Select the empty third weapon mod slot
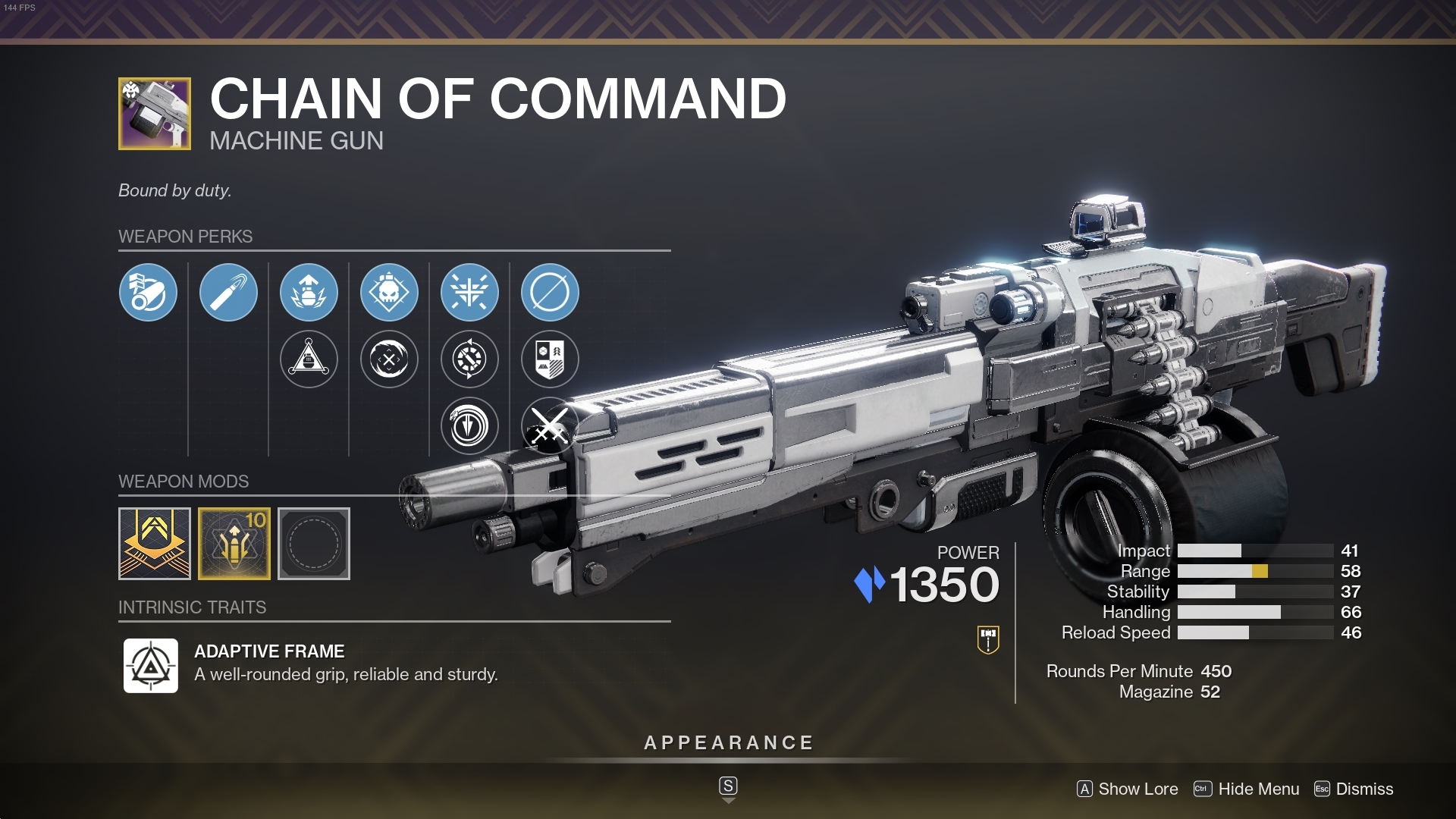 pyautogui.click(x=314, y=544)
